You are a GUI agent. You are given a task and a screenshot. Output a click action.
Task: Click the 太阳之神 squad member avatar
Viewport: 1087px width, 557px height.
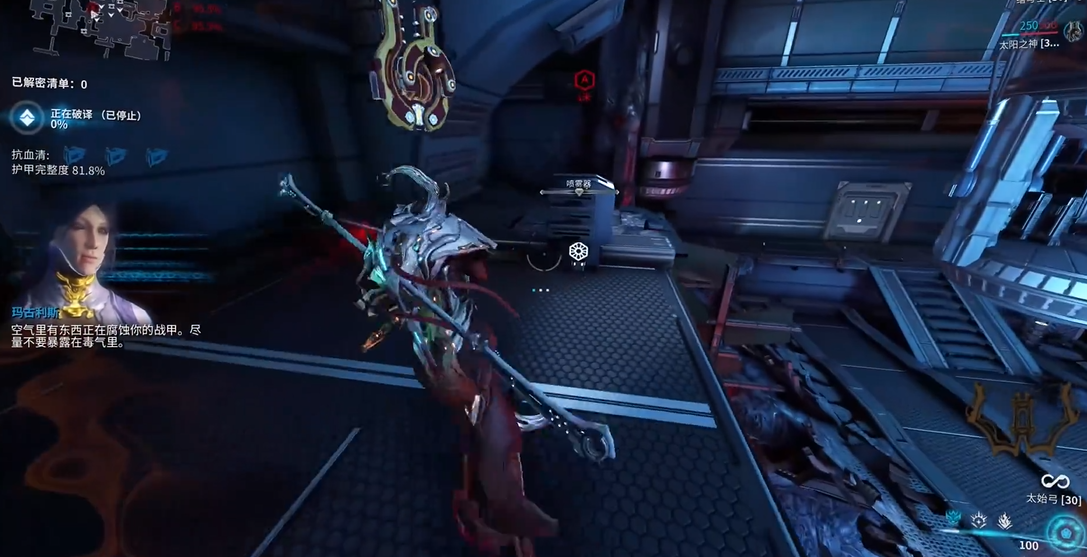(1074, 32)
